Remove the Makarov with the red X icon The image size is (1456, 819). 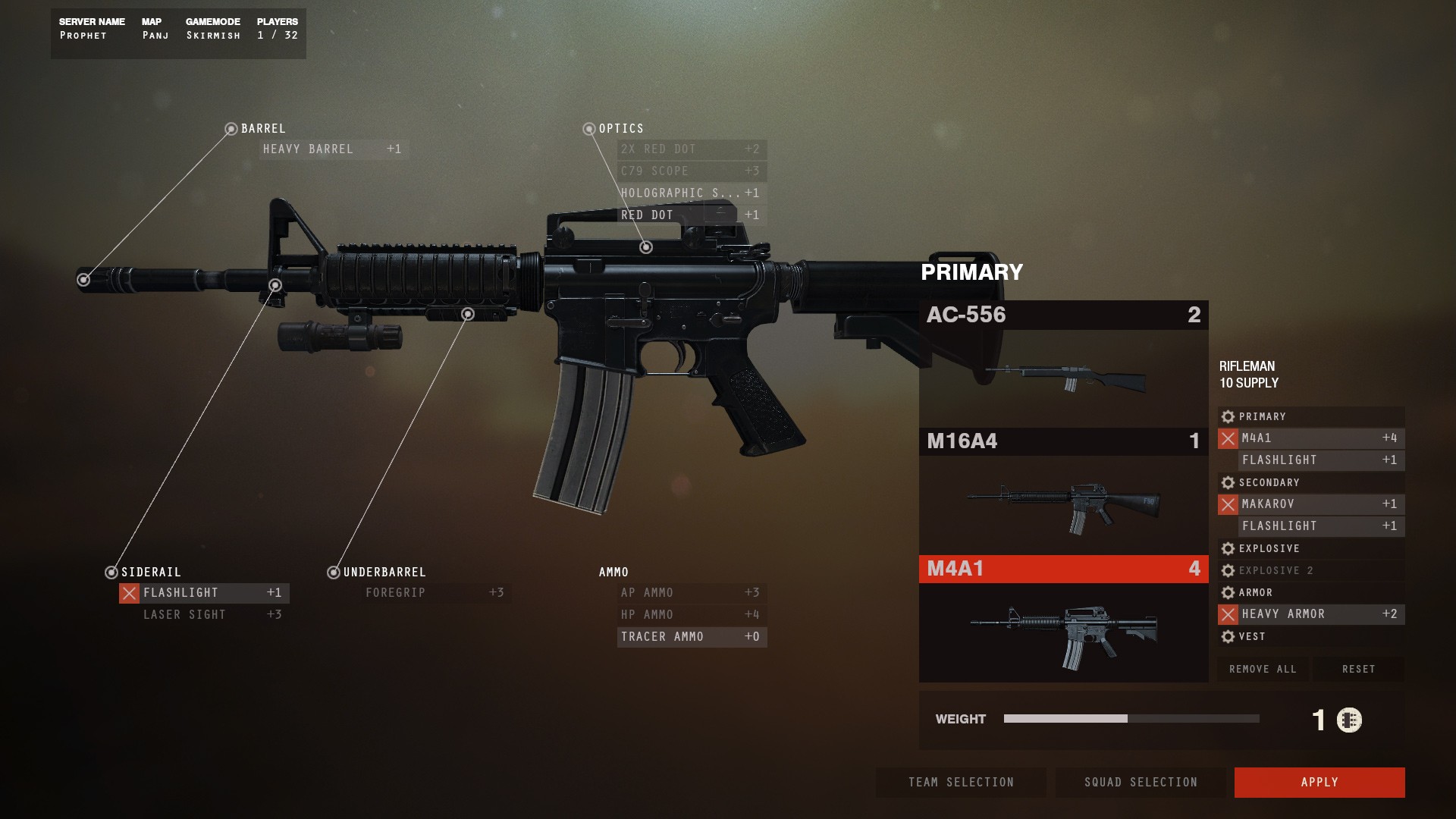(x=1230, y=504)
